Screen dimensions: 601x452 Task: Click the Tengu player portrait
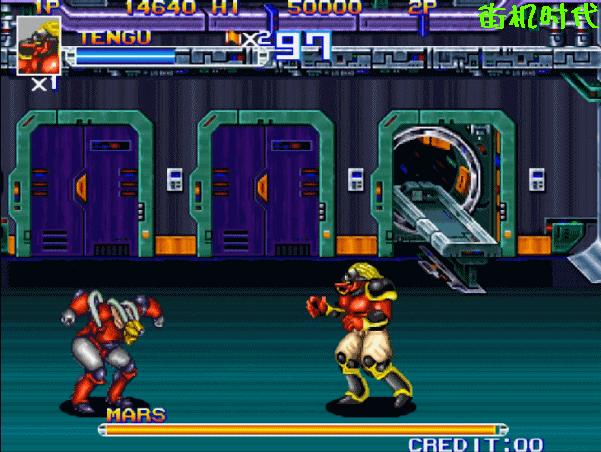click(38, 45)
